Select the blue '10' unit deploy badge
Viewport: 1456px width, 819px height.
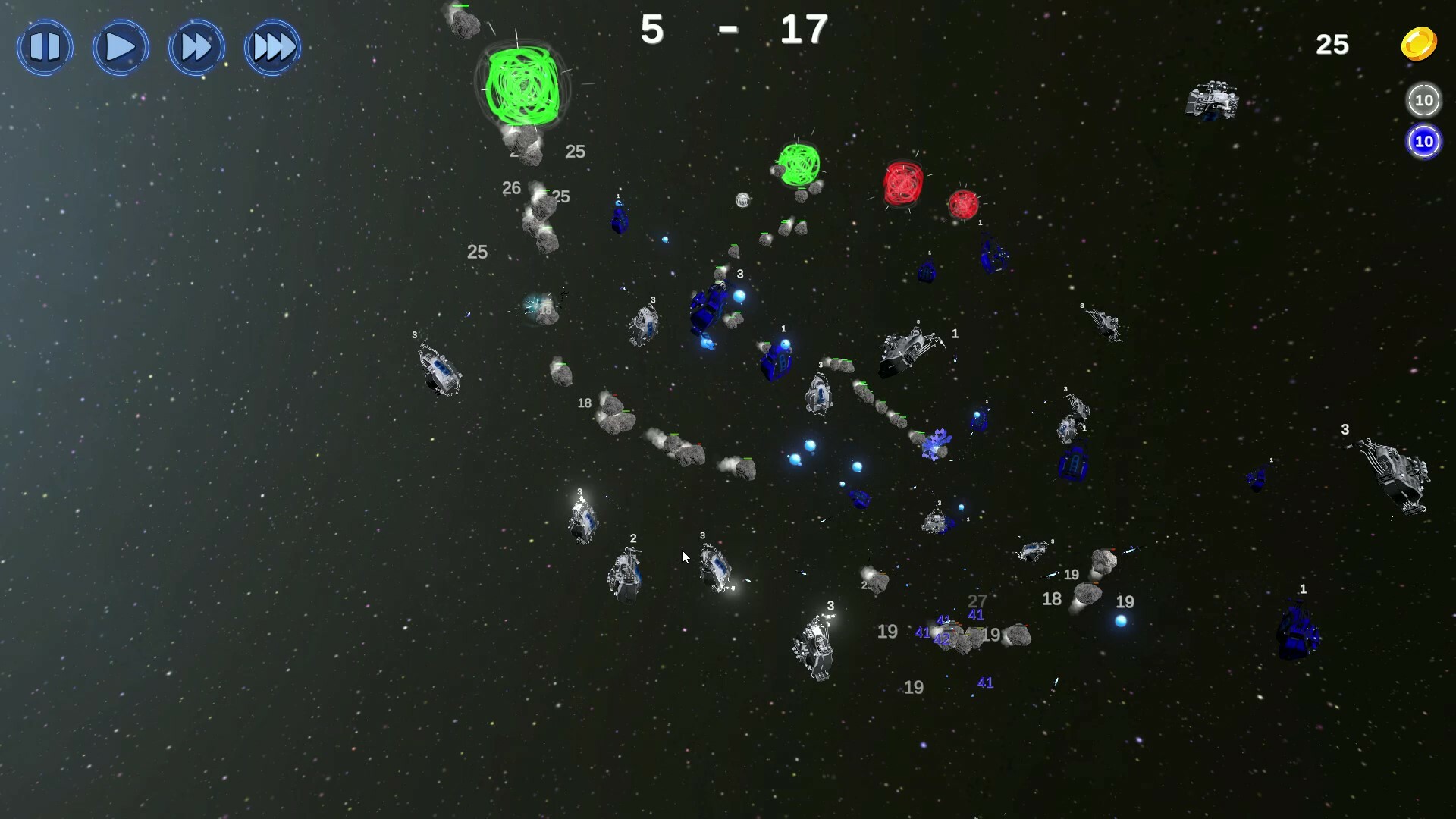(x=1424, y=141)
